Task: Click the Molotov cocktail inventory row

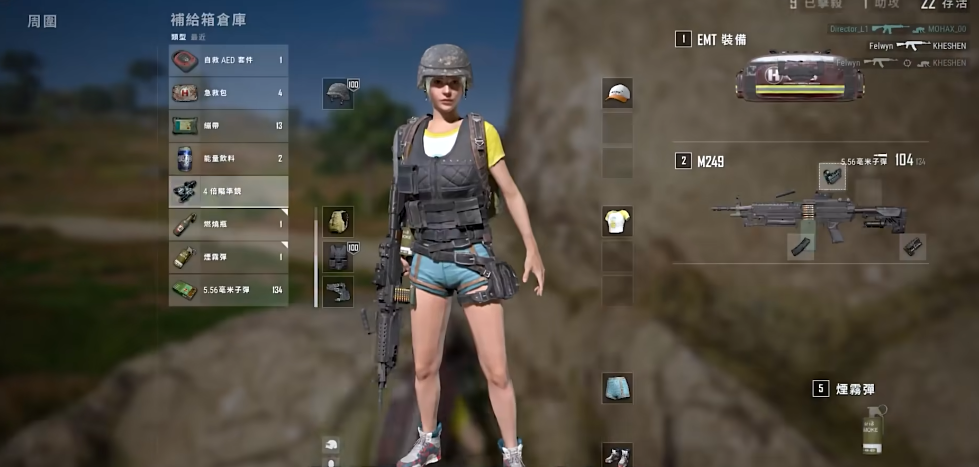Action: point(228,224)
